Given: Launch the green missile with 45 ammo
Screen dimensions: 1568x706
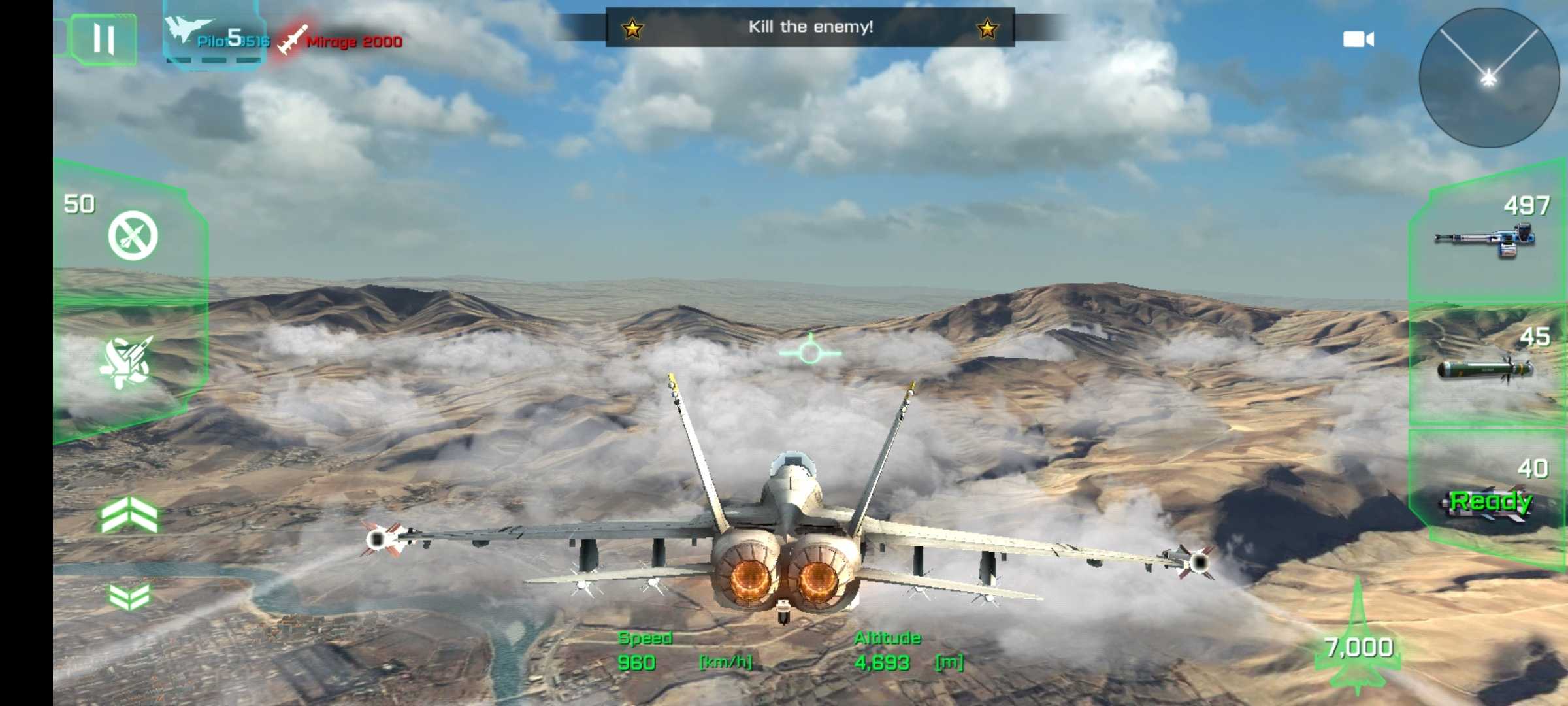Looking at the screenshot, I should 1485,369.
